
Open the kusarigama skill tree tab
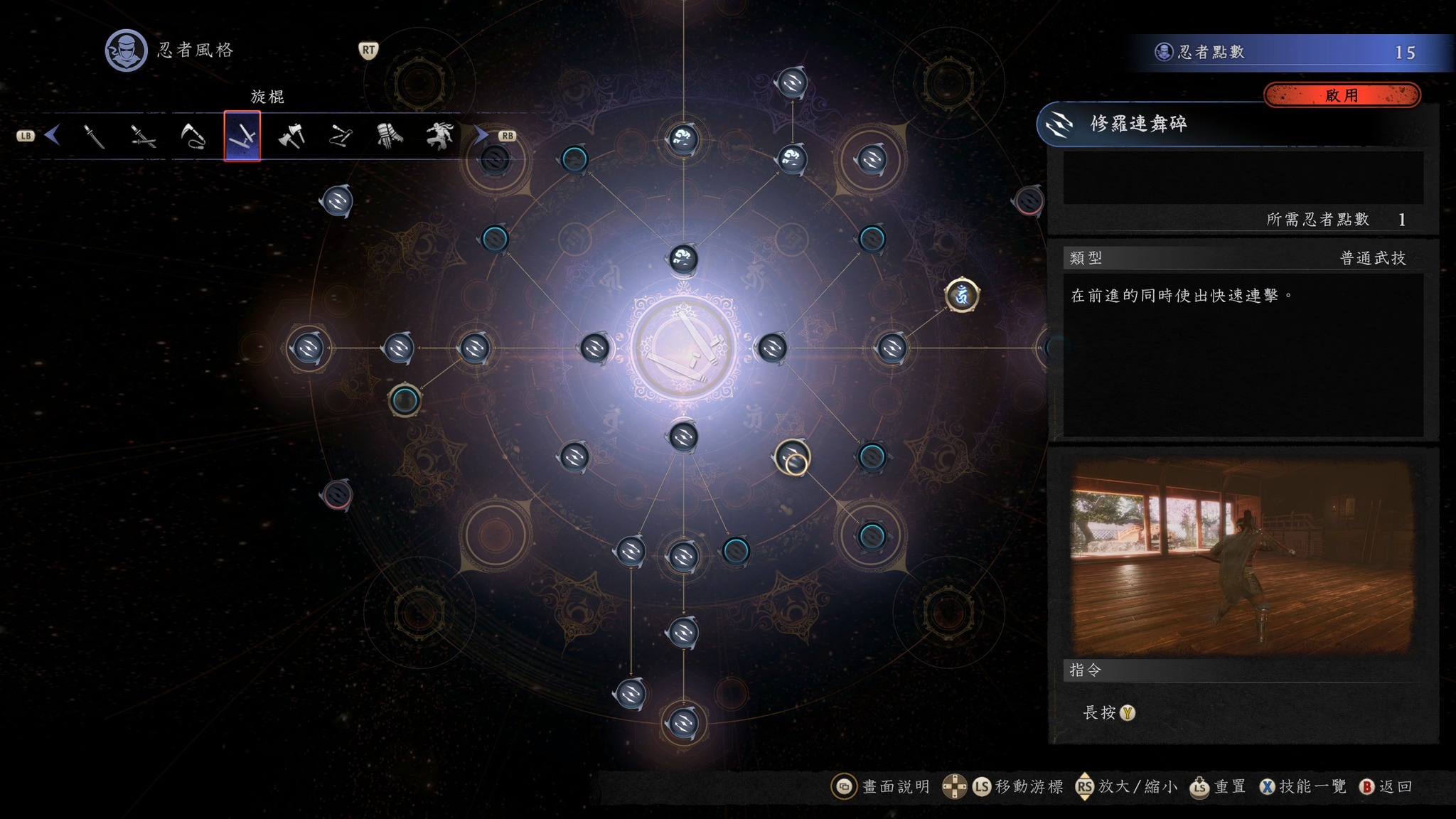click(193, 136)
